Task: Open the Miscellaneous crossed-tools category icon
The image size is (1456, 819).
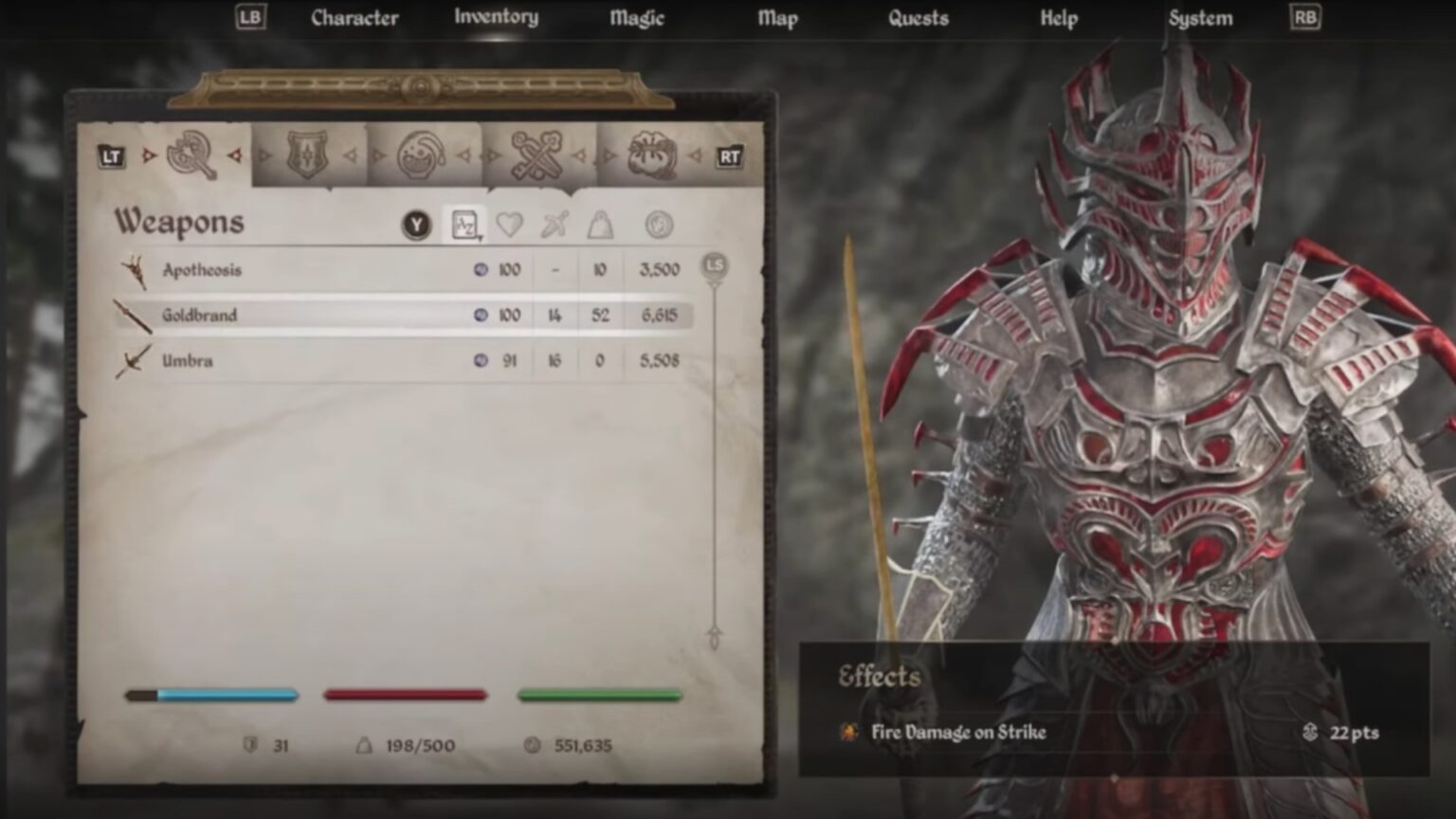Action: (535, 156)
